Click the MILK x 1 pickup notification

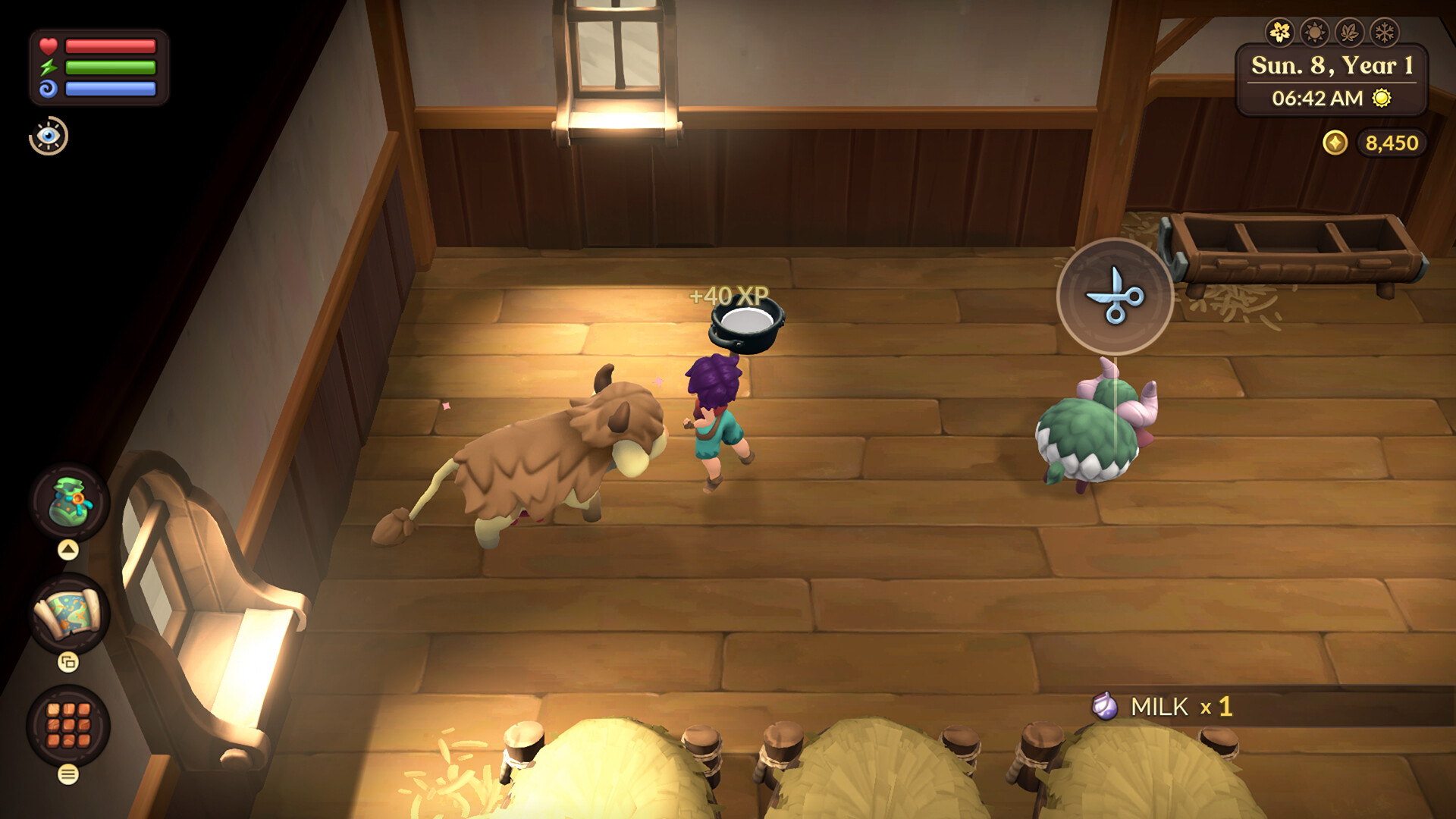click(x=1160, y=707)
